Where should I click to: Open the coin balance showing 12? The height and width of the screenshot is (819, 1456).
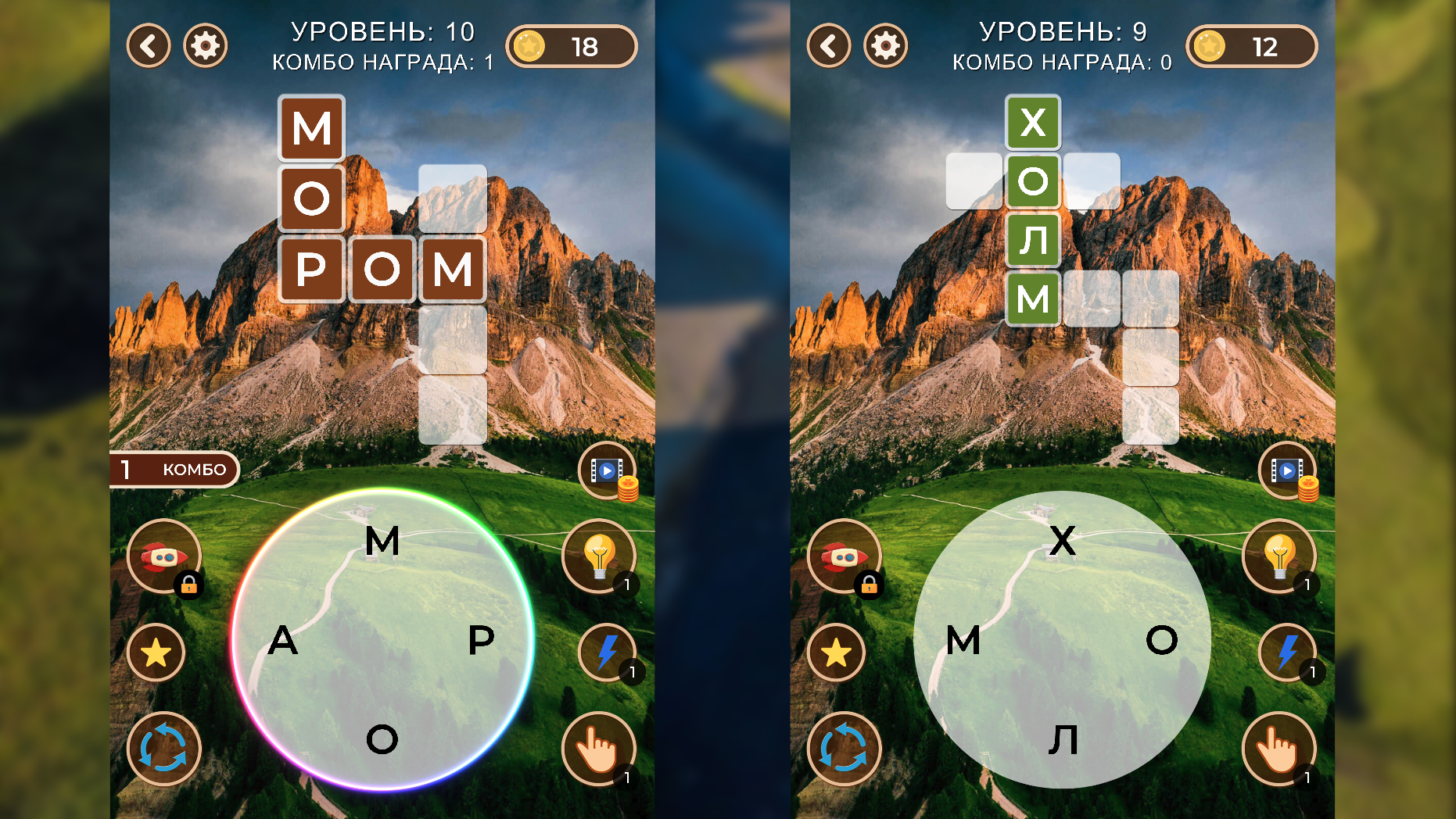click(1251, 46)
